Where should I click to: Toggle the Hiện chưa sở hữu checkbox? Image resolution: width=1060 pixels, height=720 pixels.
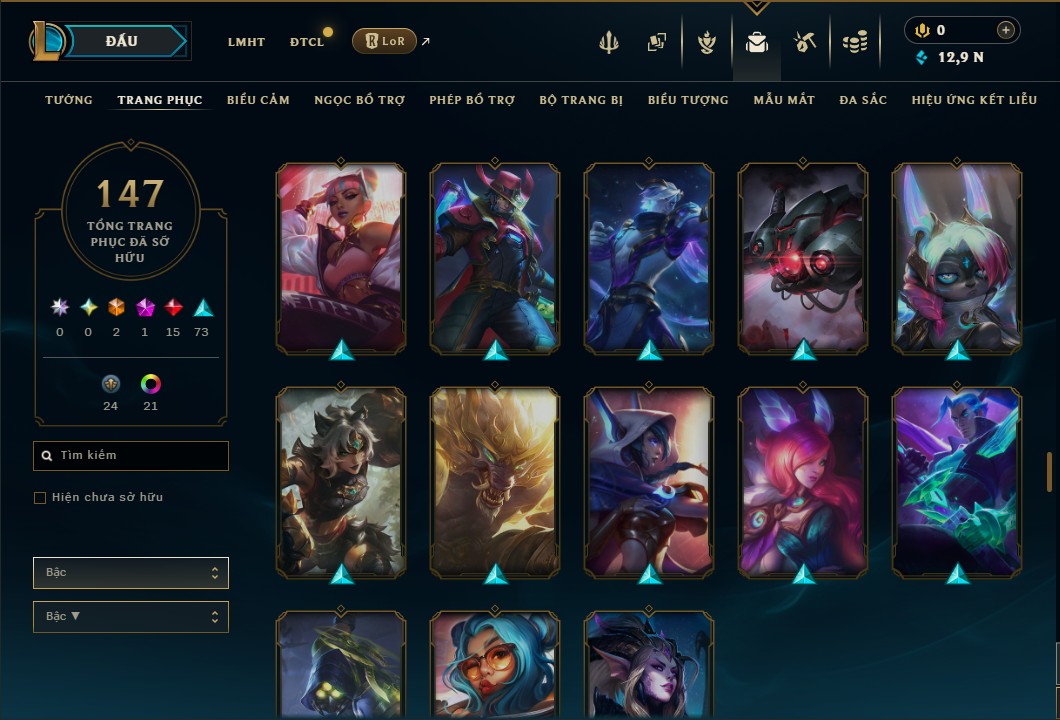click(x=40, y=498)
